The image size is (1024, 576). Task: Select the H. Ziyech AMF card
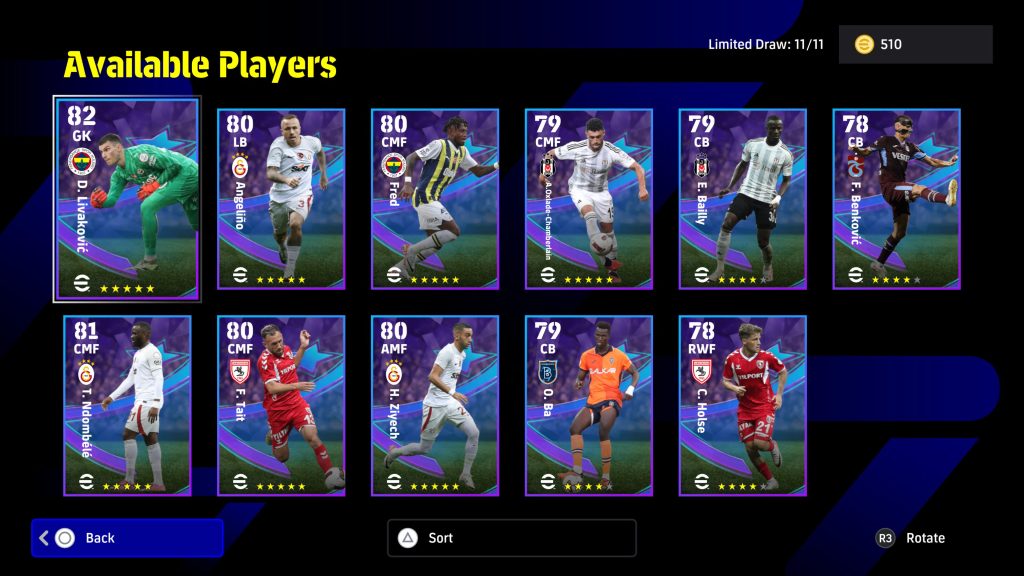(x=435, y=405)
